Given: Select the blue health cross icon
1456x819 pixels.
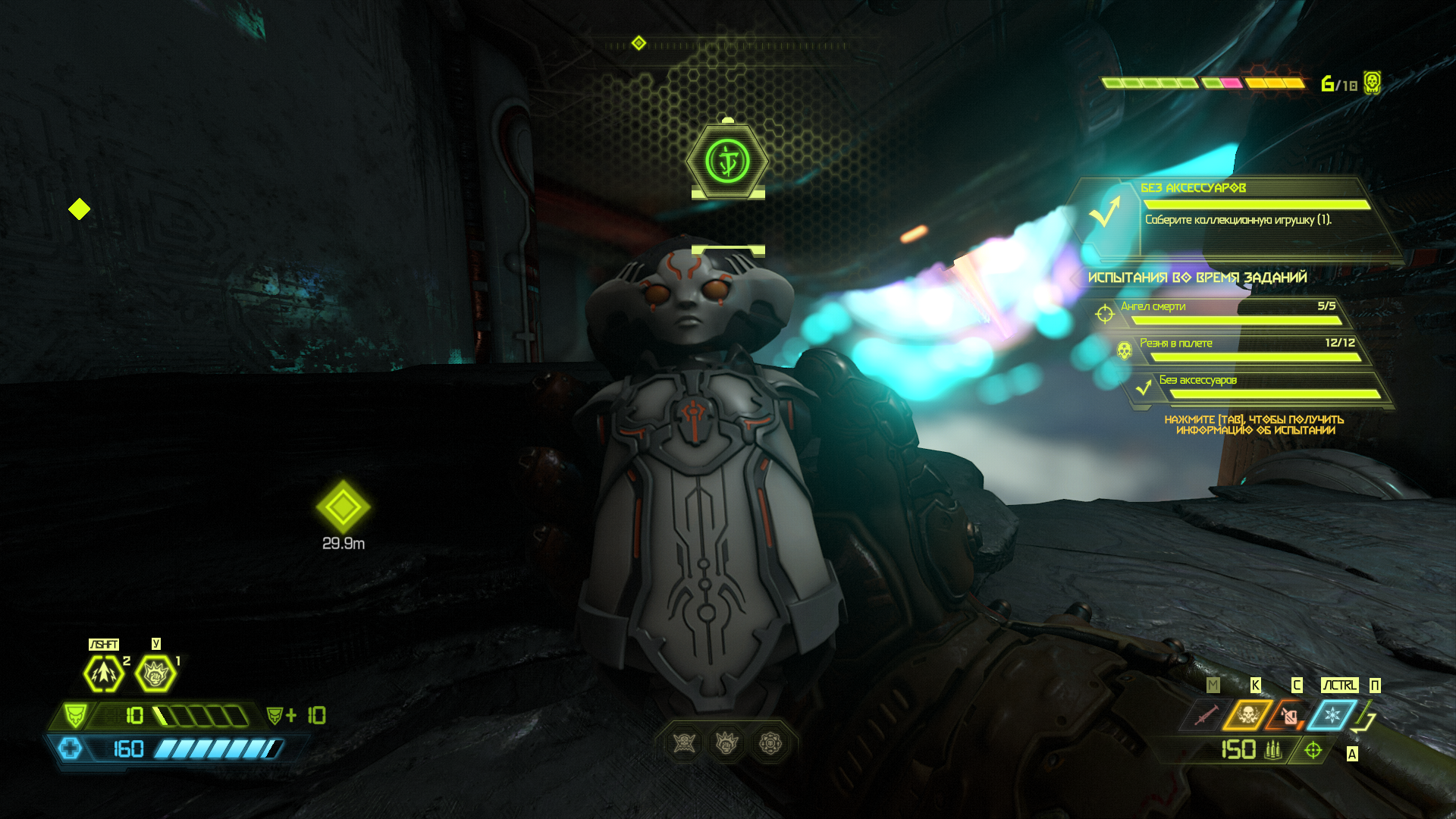Looking at the screenshot, I should coord(71,748).
